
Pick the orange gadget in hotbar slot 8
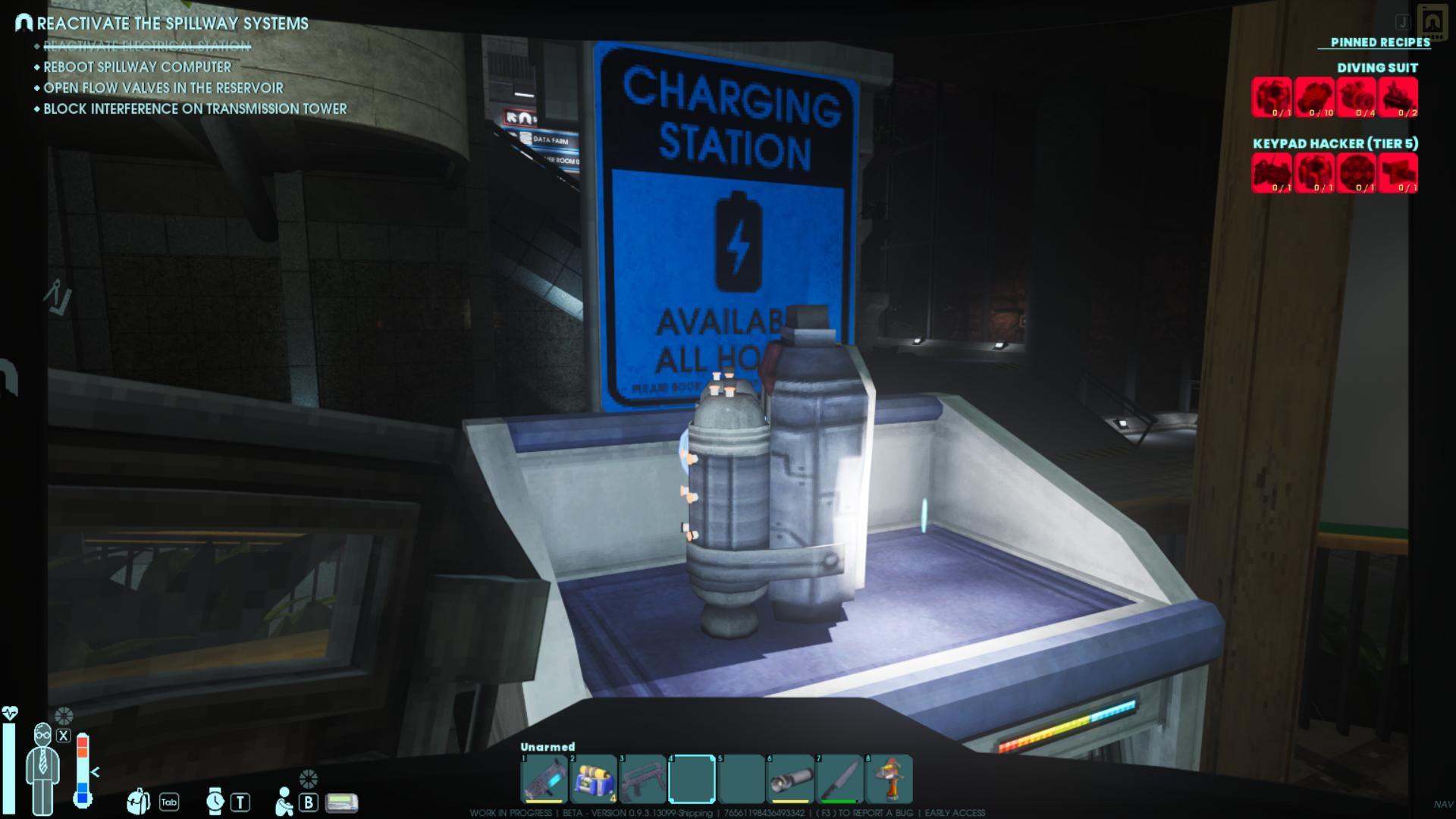pyautogui.click(x=889, y=779)
